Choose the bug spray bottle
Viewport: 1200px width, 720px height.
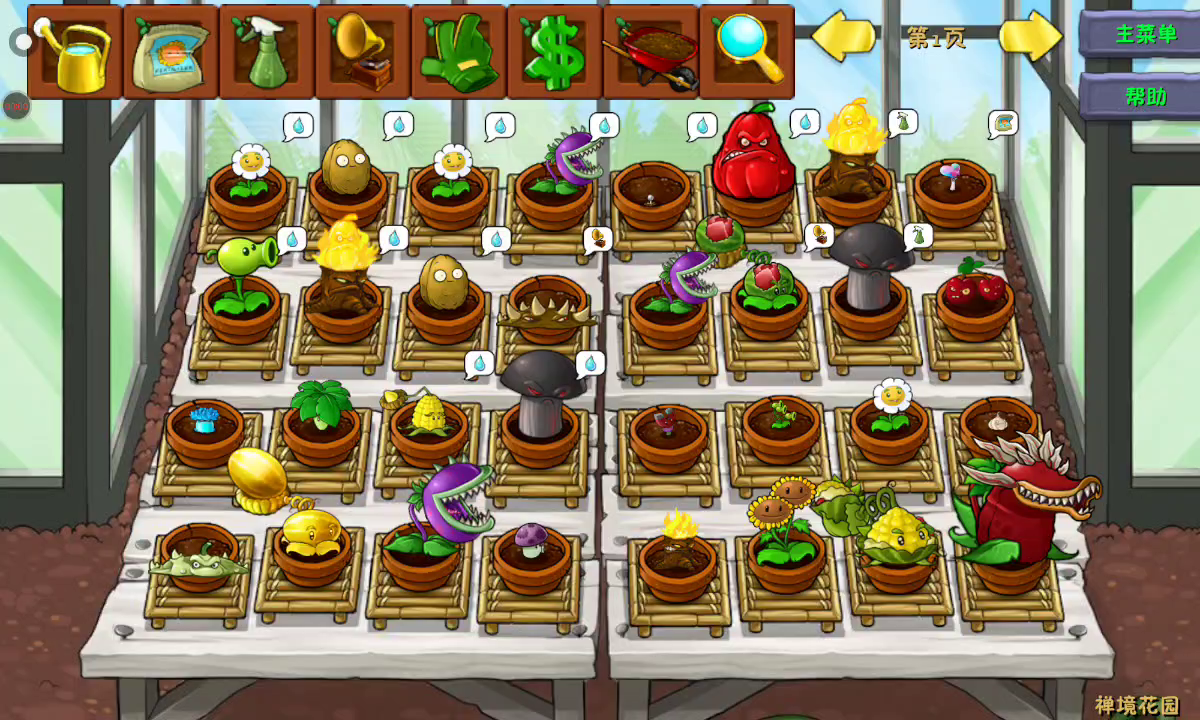[267, 52]
